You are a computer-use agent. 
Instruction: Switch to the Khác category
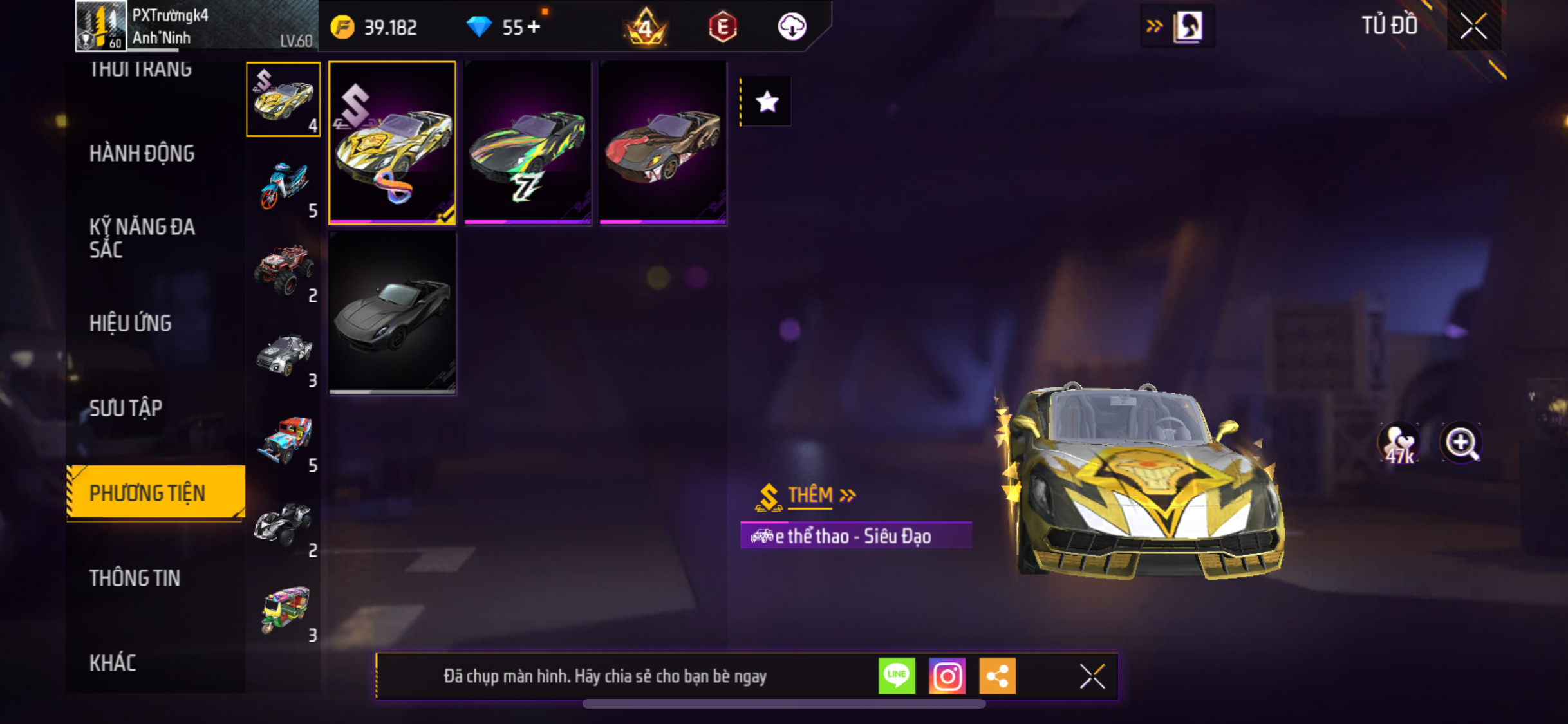[x=113, y=663]
